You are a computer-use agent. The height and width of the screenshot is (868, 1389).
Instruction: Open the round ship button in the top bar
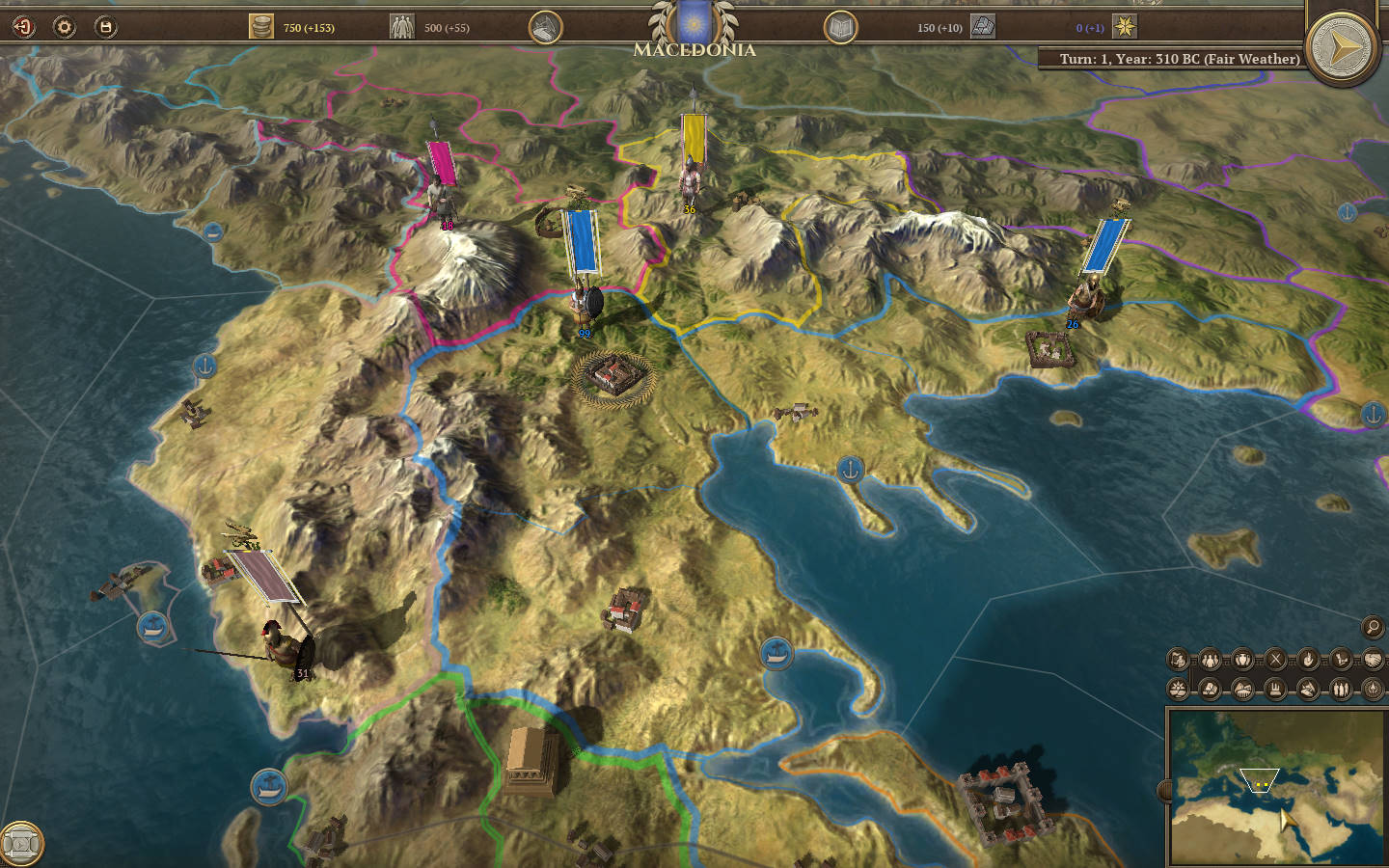(x=546, y=28)
